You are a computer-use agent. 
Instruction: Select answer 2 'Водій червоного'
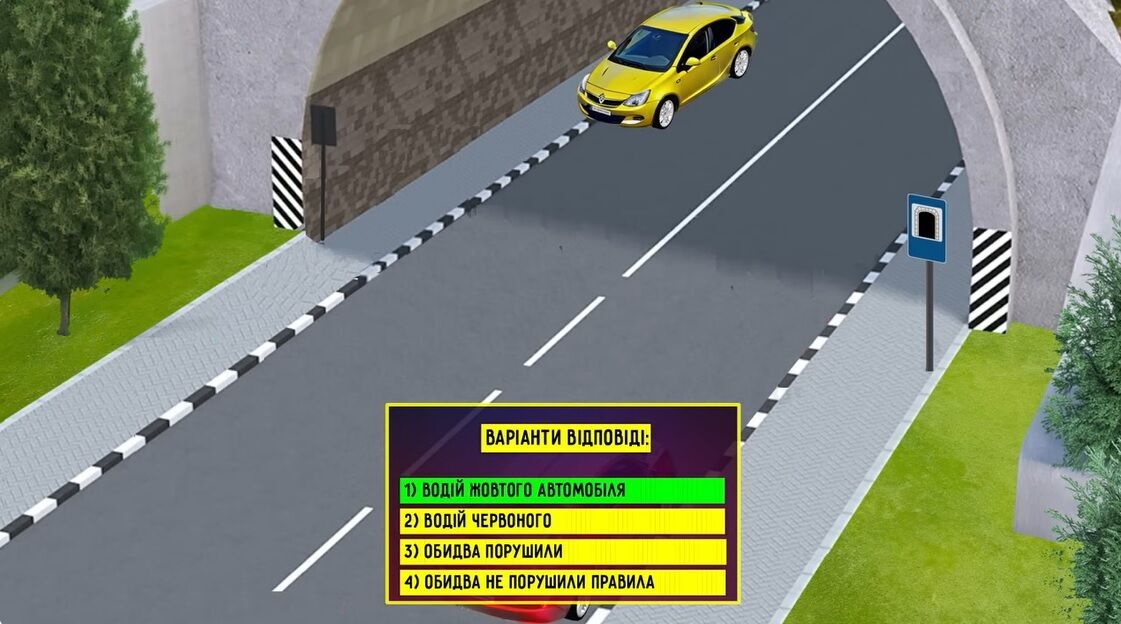coord(562,521)
